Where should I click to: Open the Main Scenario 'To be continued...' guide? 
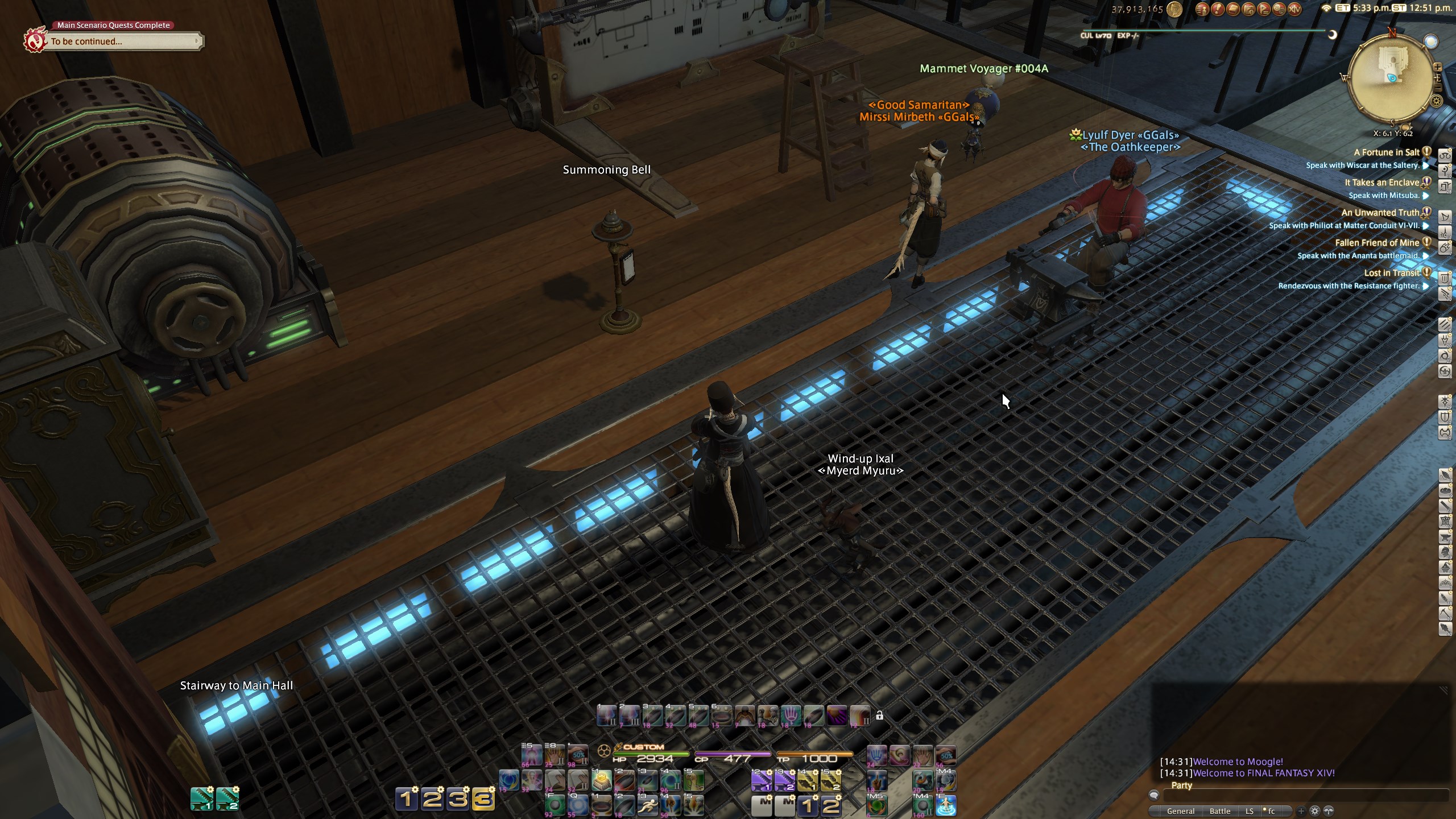pos(122,42)
